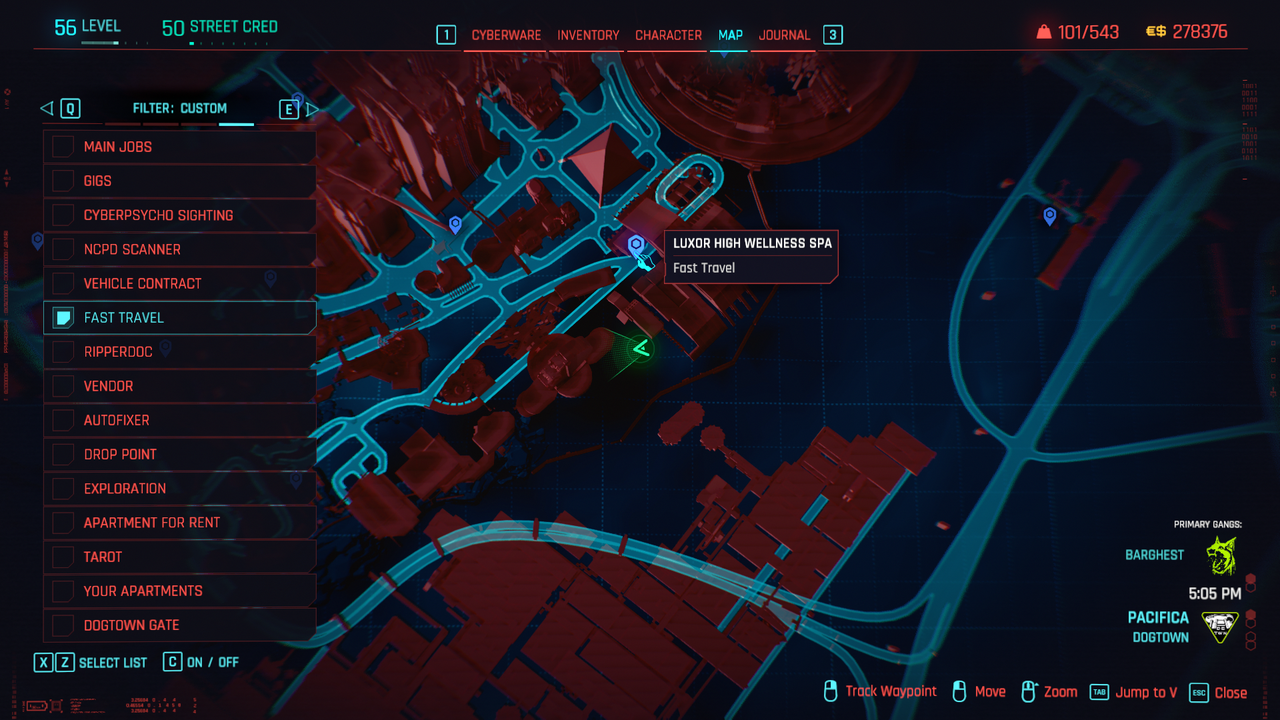Toggle the Ripperdoc filter
Screen dimensions: 1280x720
click(x=63, y=352)
